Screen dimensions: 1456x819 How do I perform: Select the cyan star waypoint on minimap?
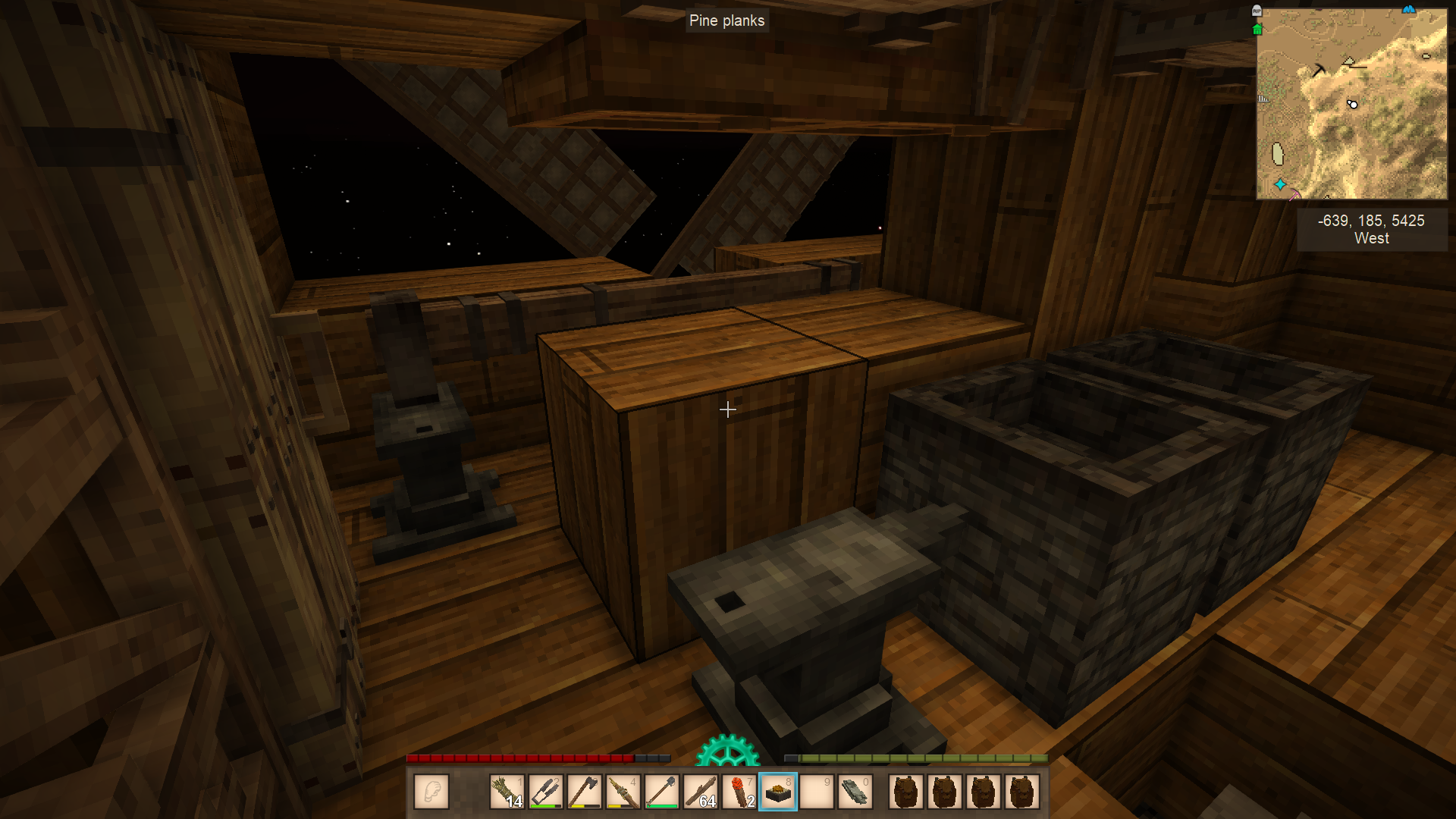click(1280, 184)
